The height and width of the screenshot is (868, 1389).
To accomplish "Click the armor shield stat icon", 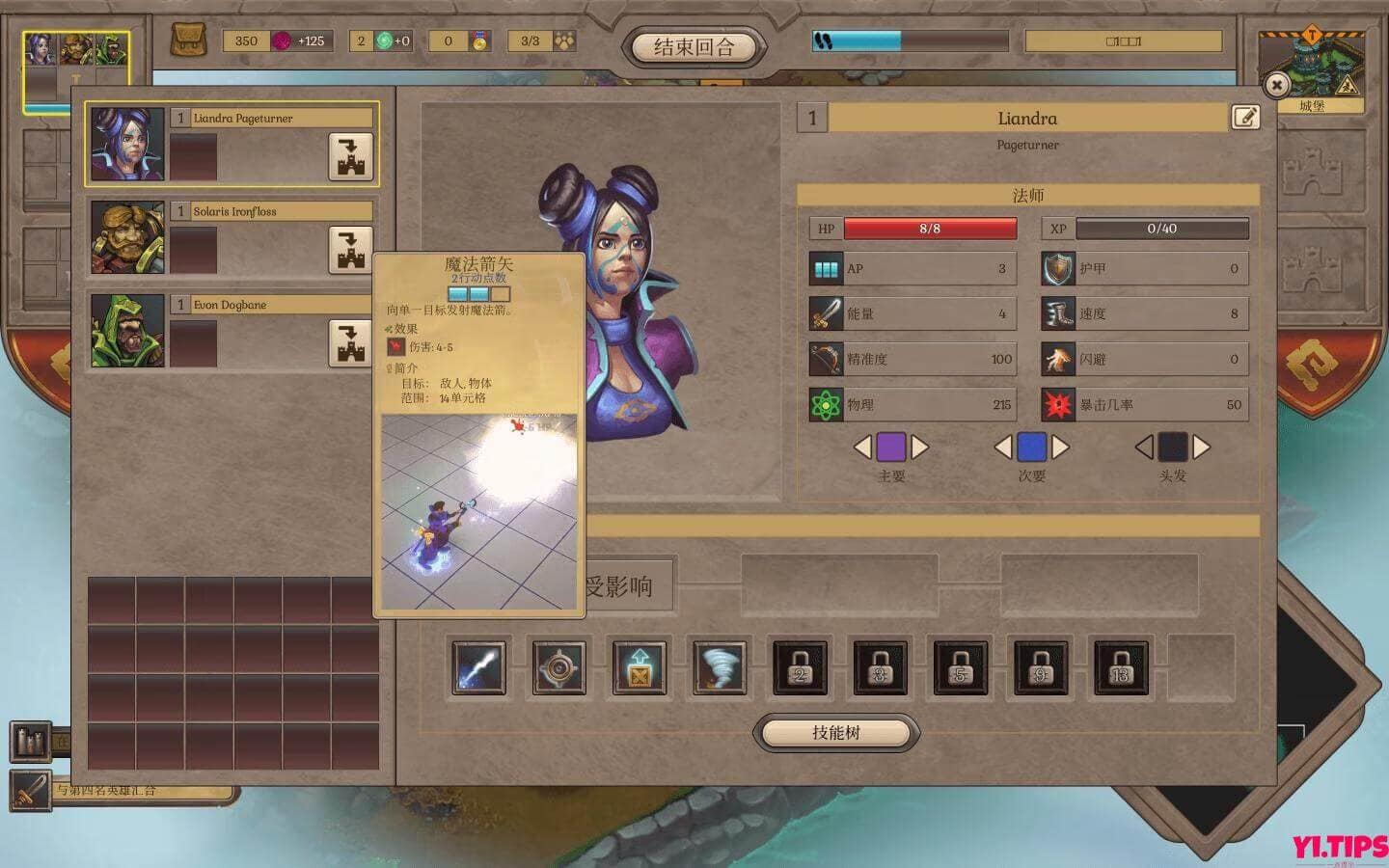I will tap(1059, 267).
